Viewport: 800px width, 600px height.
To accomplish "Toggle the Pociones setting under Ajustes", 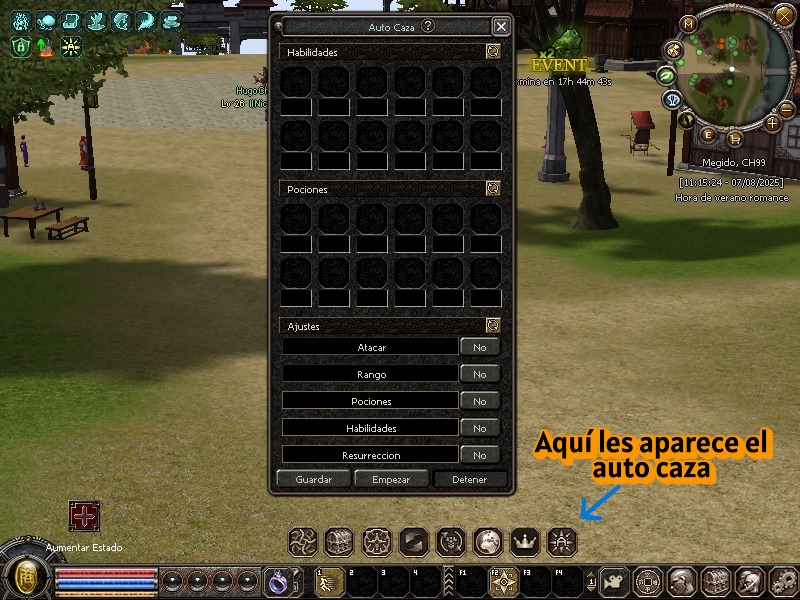I will (480, 401).
